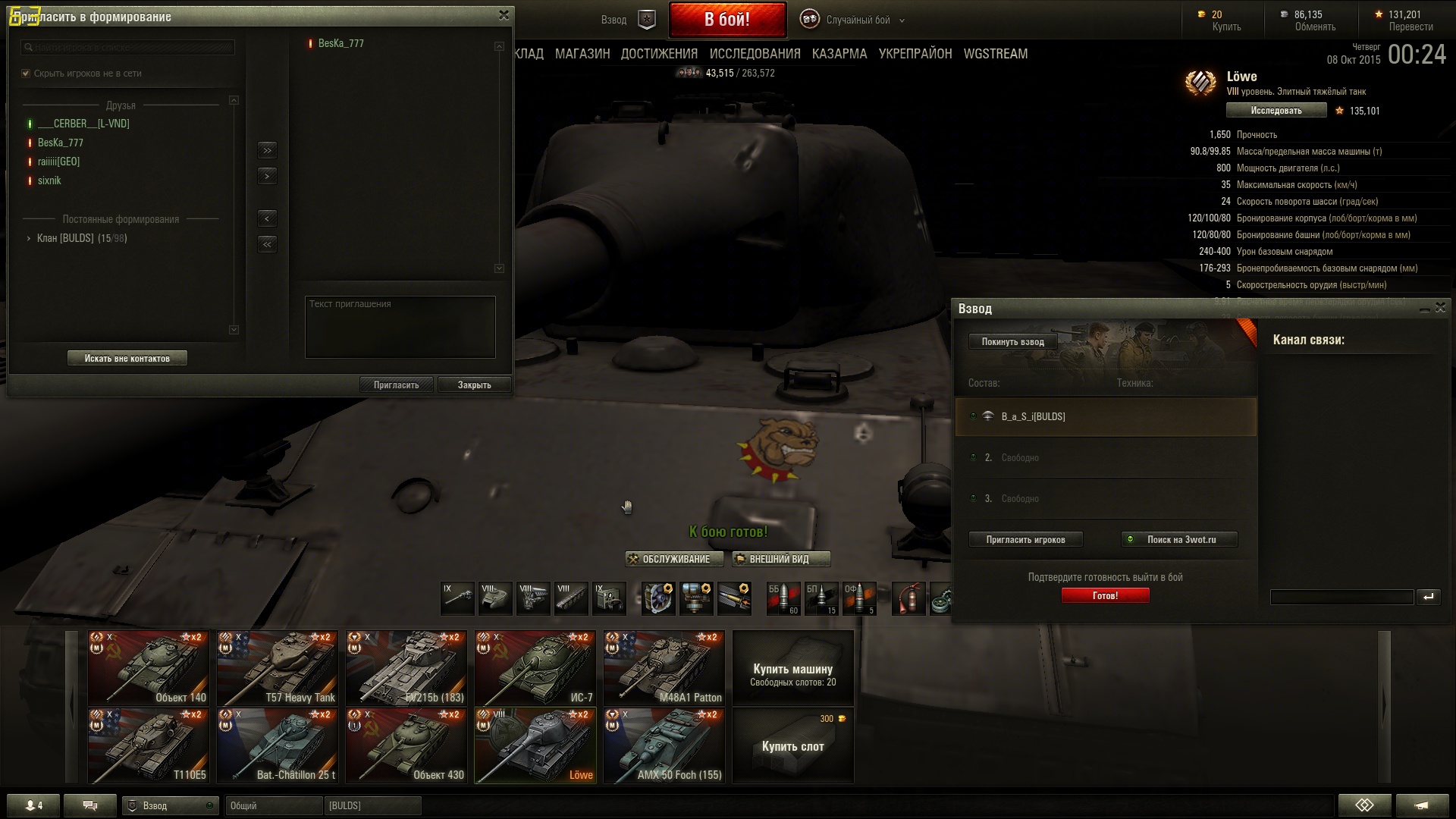This screenshot has height=819, width=1456.
Task: Click «Пригласить игроков» in platoon window
Action: tap(1025, 539)
